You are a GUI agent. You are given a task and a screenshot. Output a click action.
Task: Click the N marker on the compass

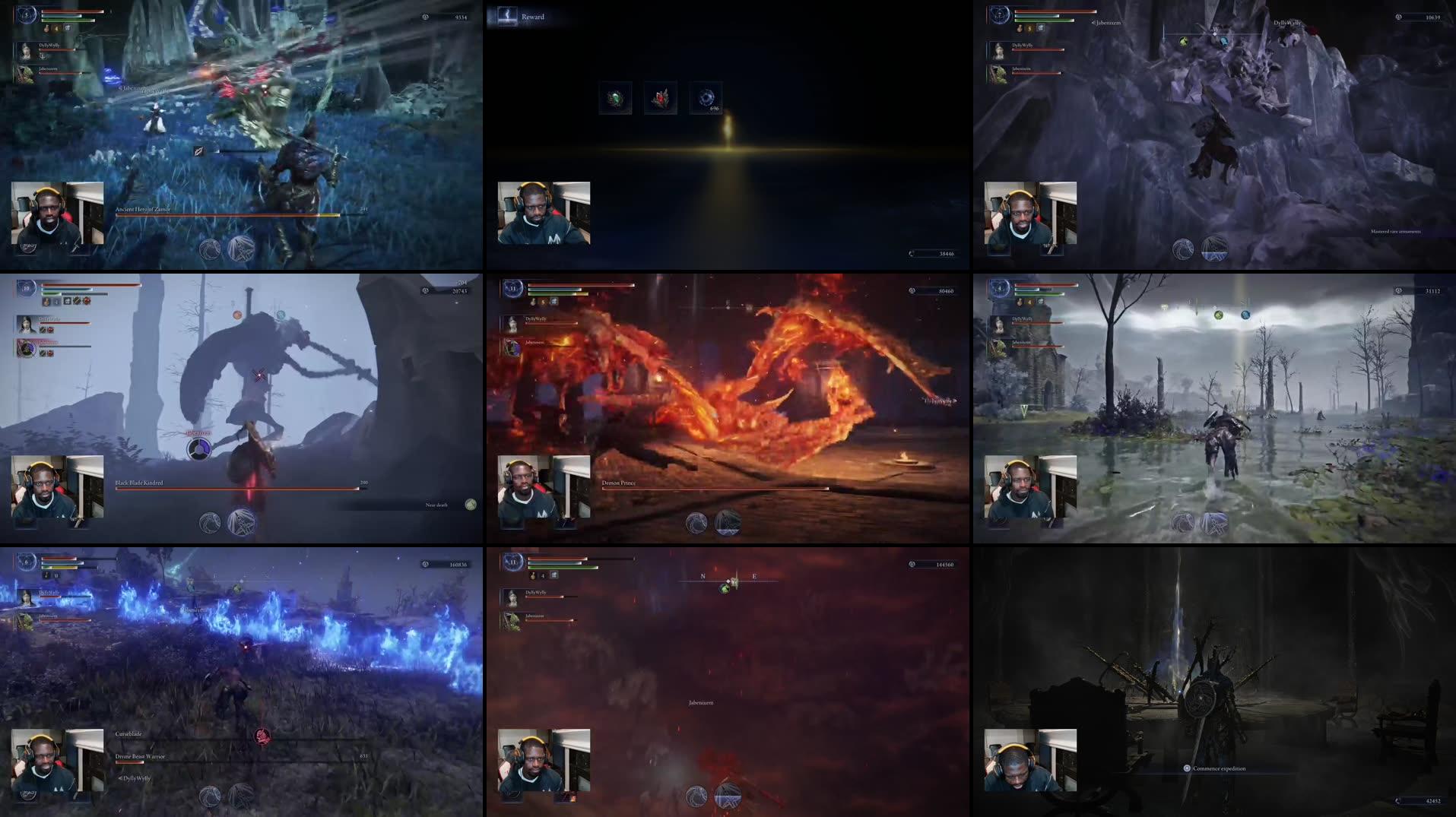click(x=705, y=576)
